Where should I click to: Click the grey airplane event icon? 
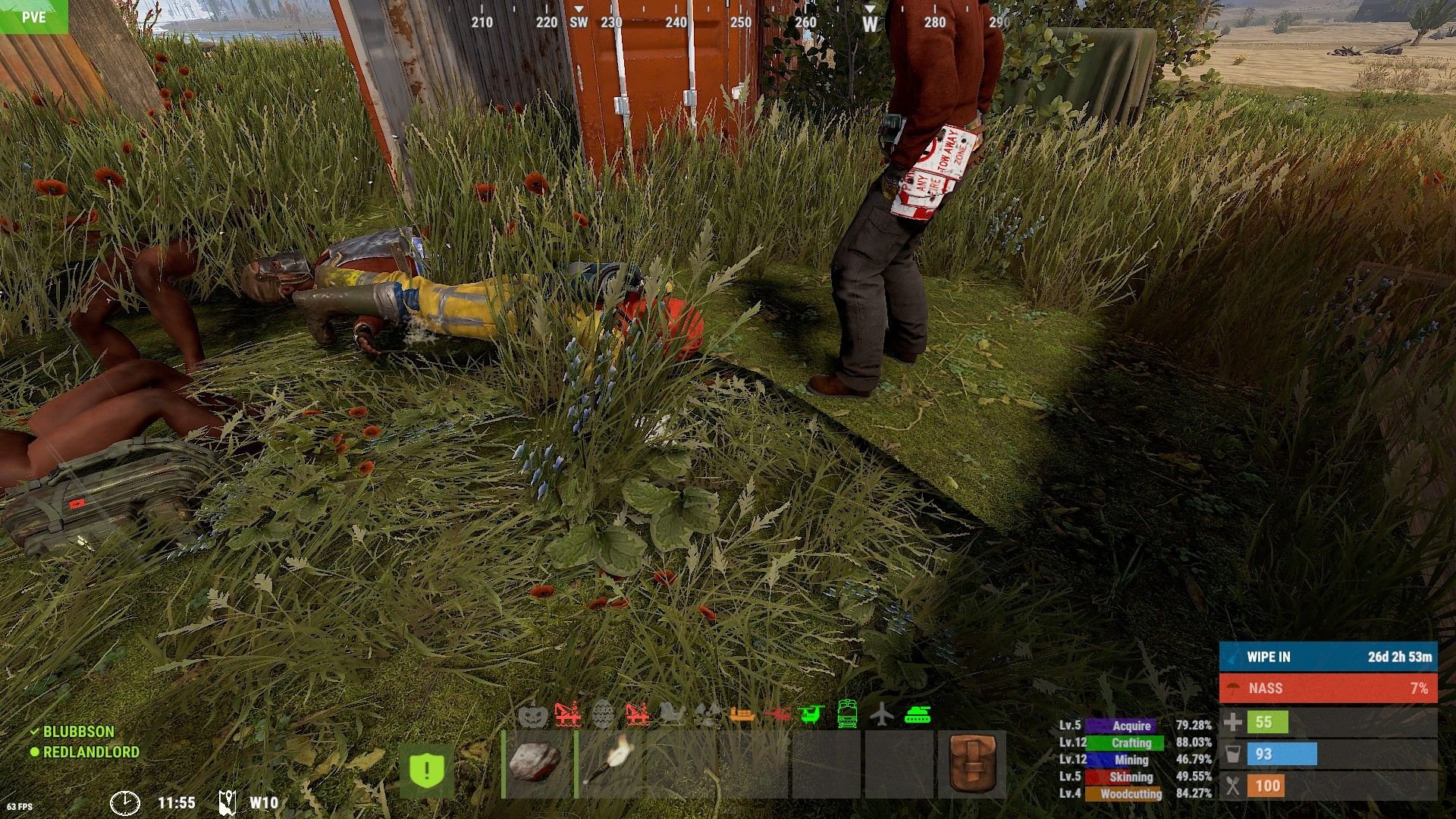point(881,714)
